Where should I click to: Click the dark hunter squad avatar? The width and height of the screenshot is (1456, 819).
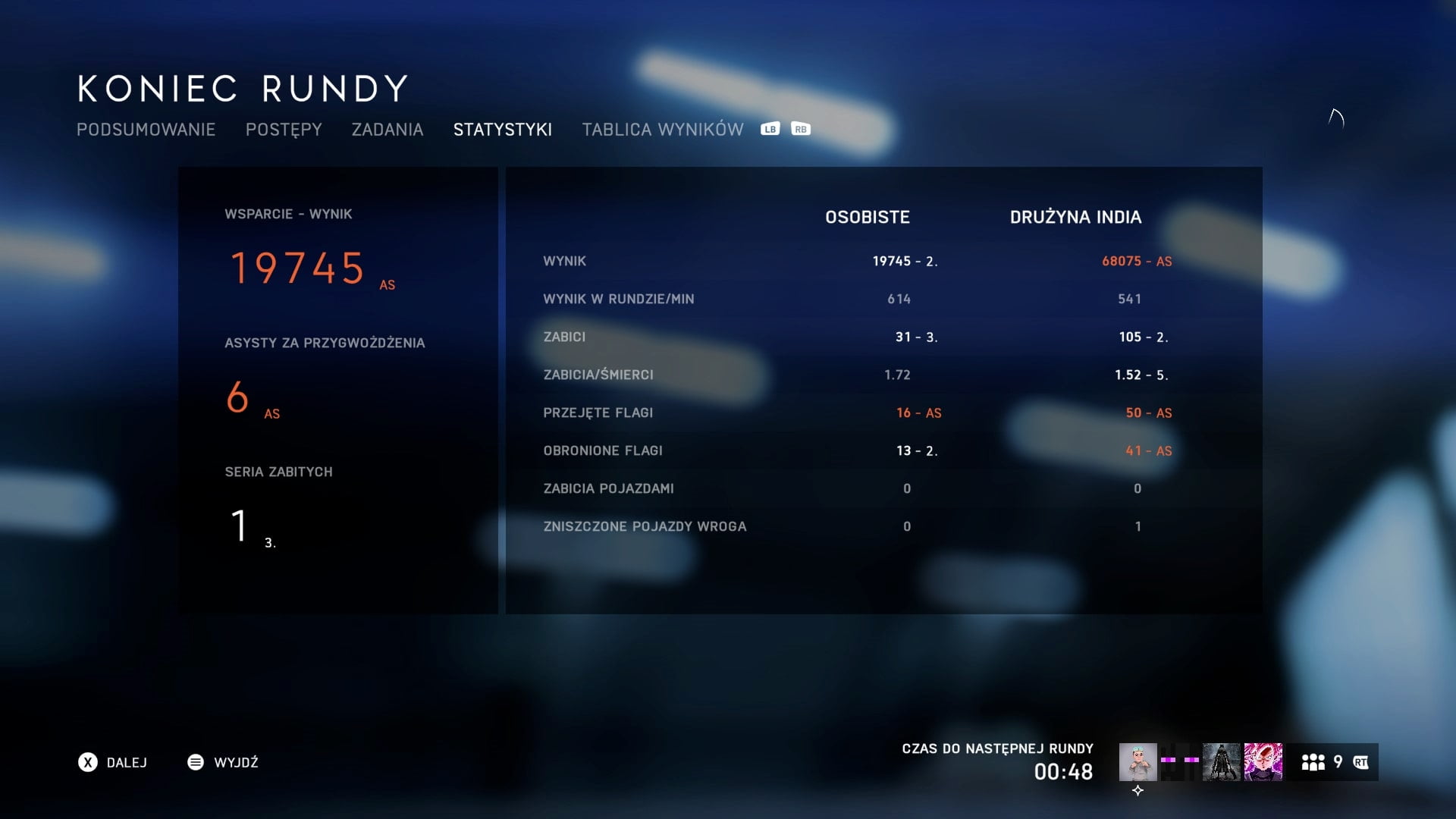1222,762
